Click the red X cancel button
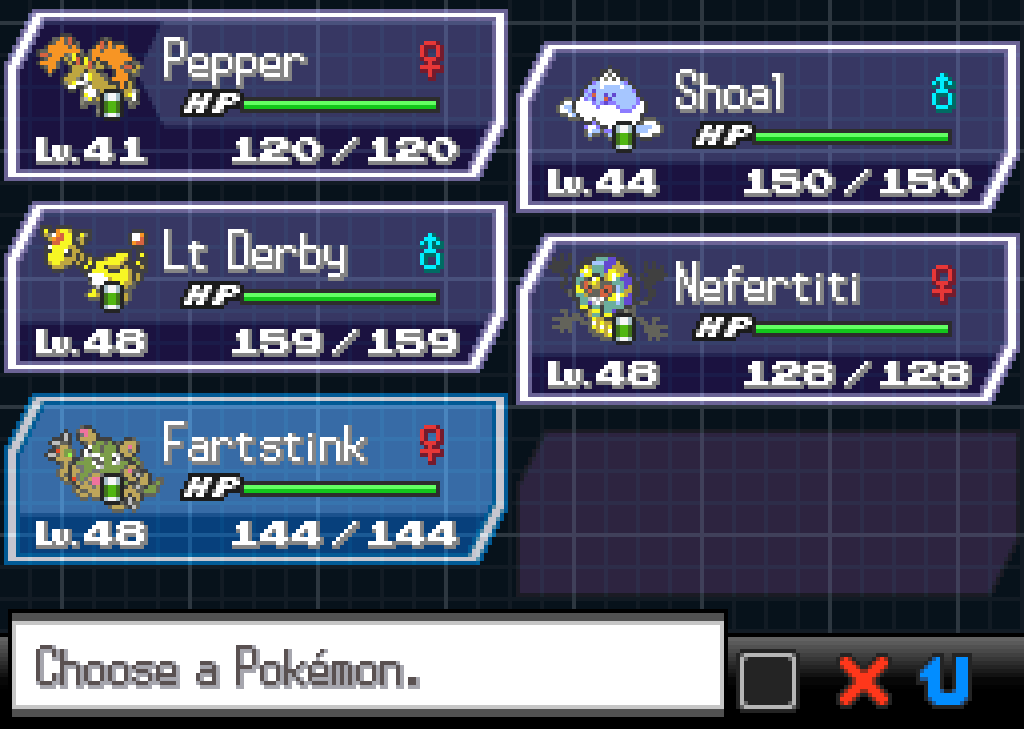The image size is (1024, 729). click(x=863, y=682)
